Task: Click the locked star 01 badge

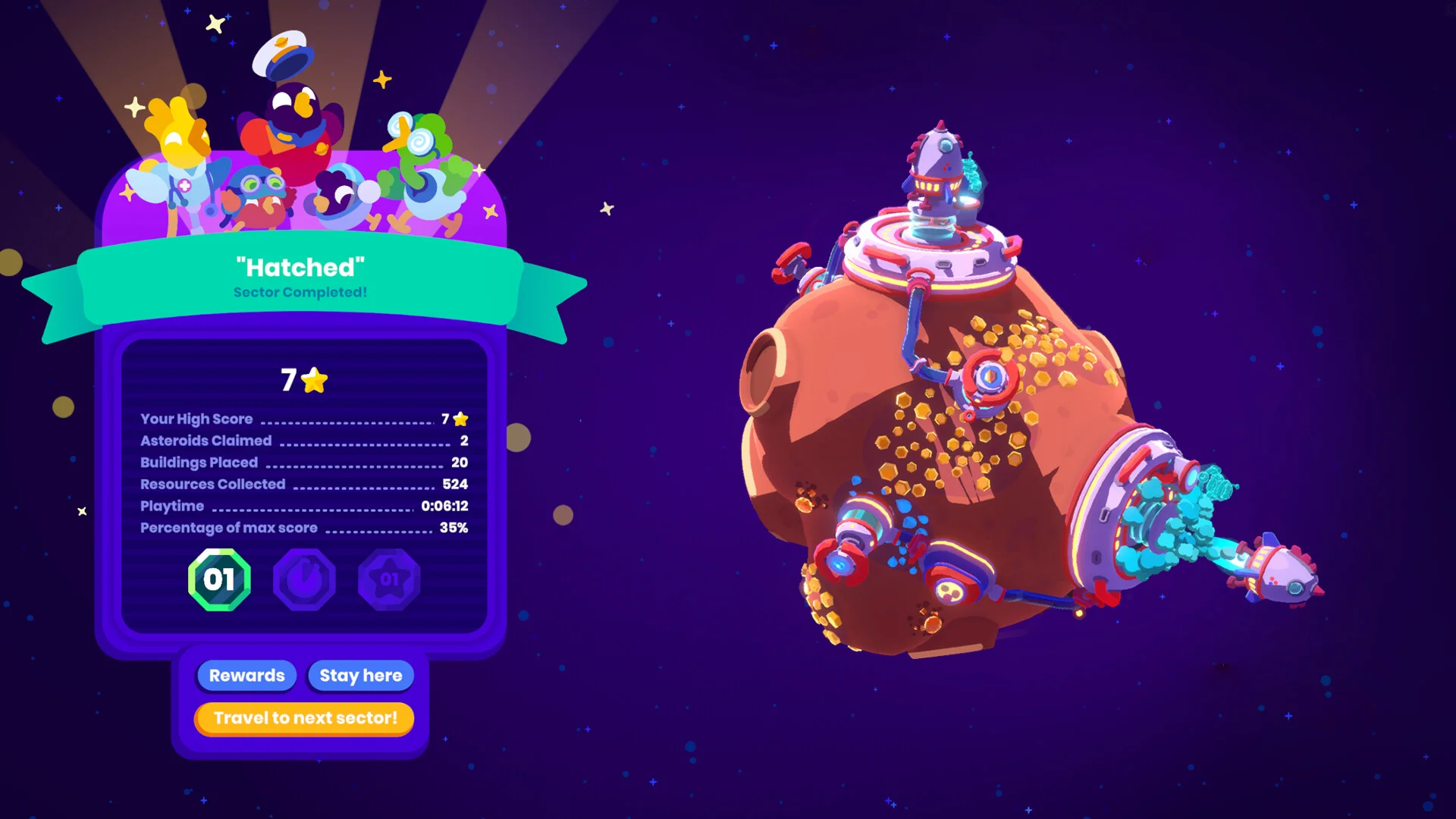Action: (389, 580)
